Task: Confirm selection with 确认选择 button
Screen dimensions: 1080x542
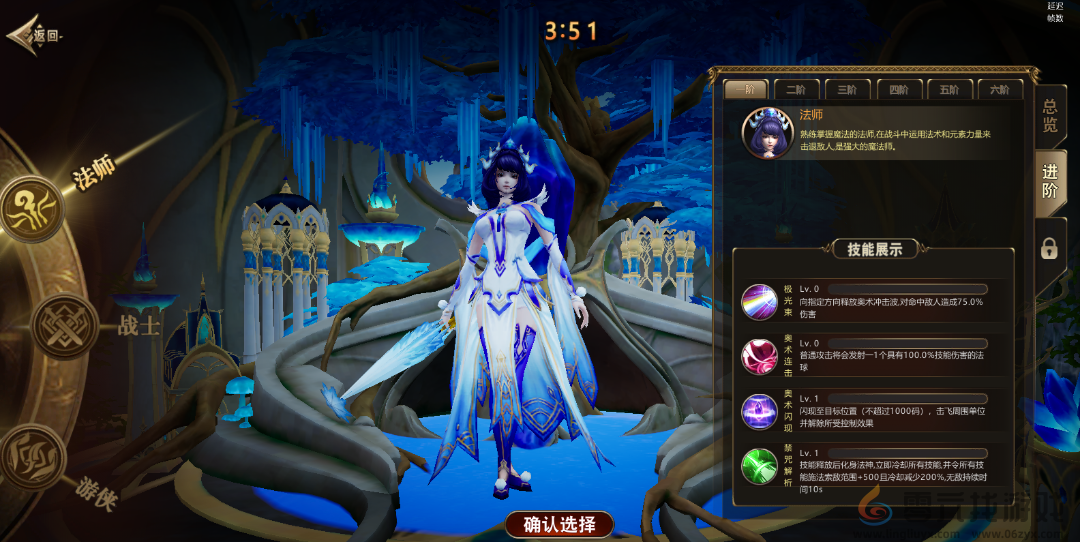Action: point(559,524)
